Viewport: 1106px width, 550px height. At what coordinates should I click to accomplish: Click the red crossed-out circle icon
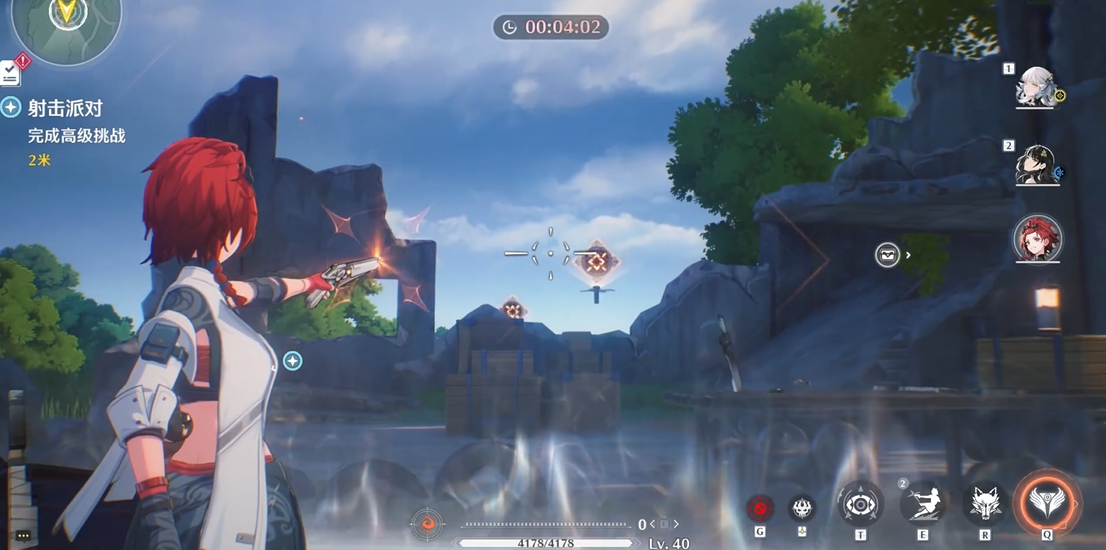(x=760, y=508)
